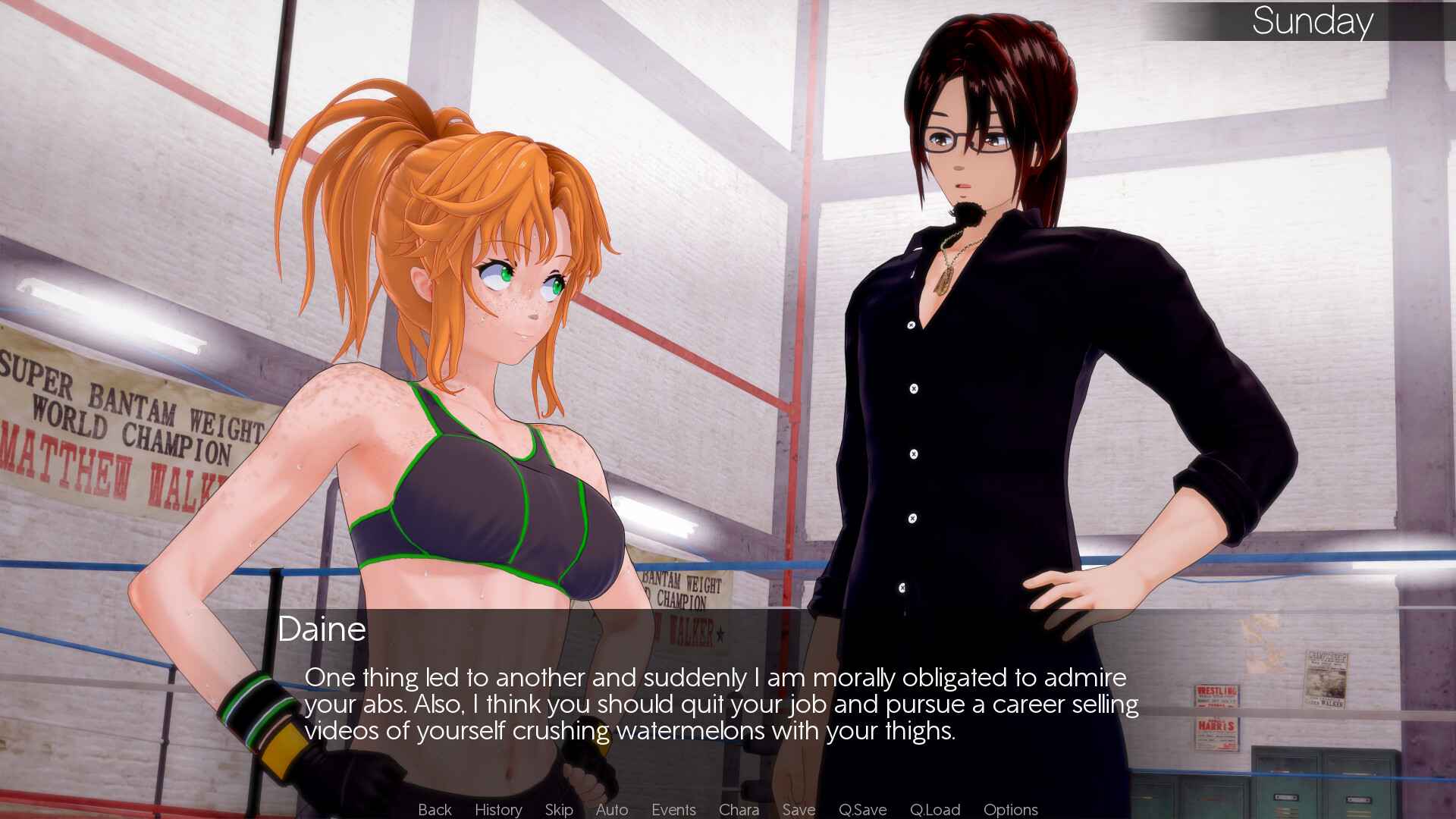1456x819 pixels.
Task: Open the dialogue History log
Action: (x=498, y=810)
